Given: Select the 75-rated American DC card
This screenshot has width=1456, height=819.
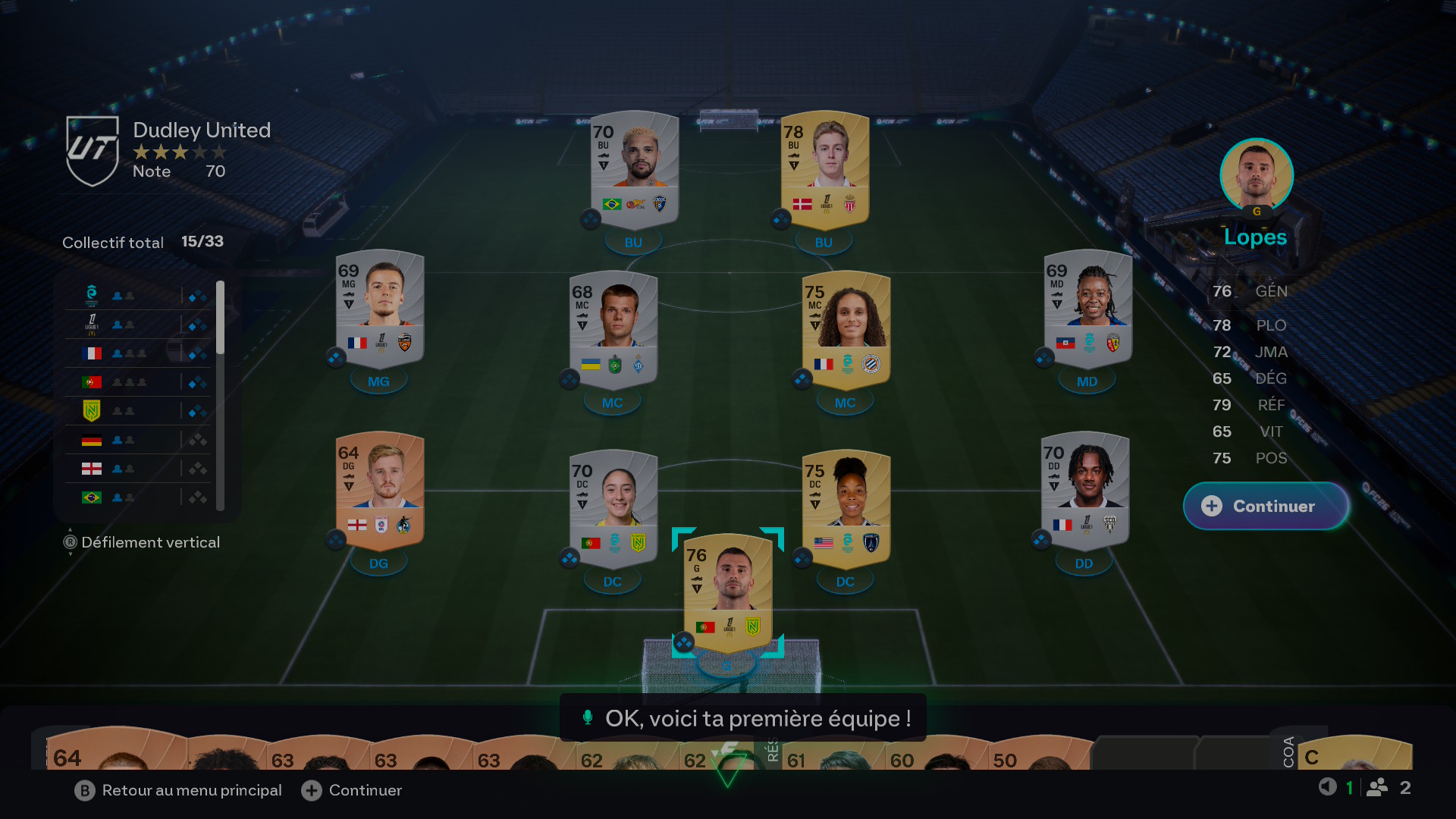Looking at the screenshot, I should click(846, 509).
